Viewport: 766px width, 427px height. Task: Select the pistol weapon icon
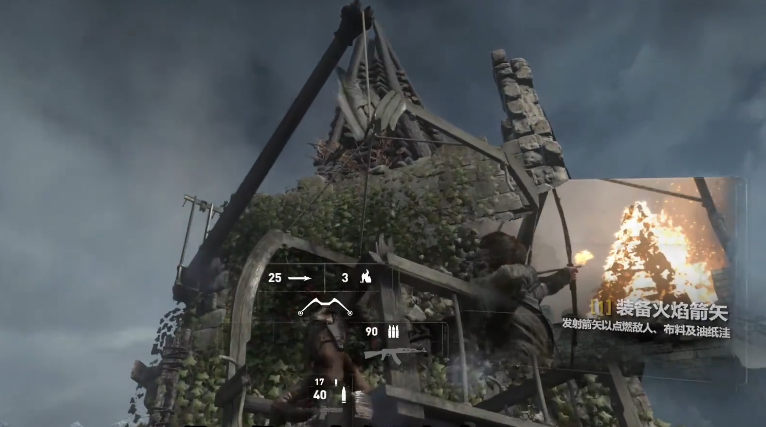coord(344,395)
